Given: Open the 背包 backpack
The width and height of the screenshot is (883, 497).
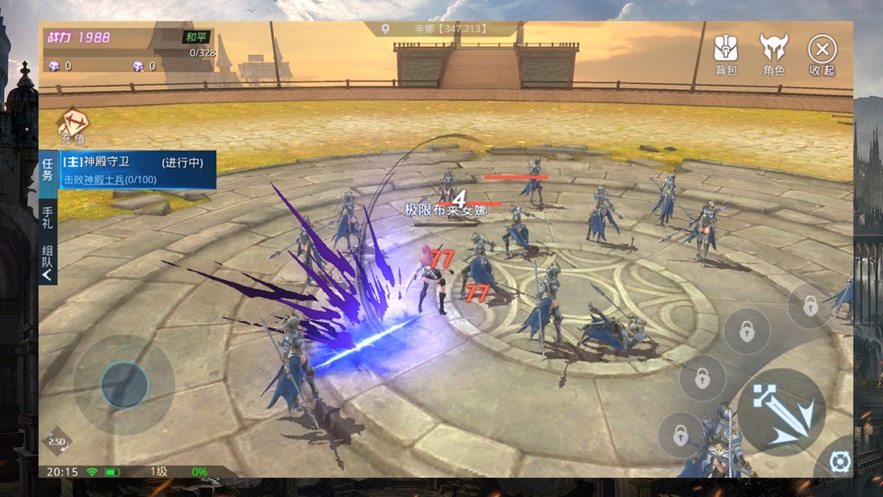Looking at the screenshot, I should [x=726, y=54].
